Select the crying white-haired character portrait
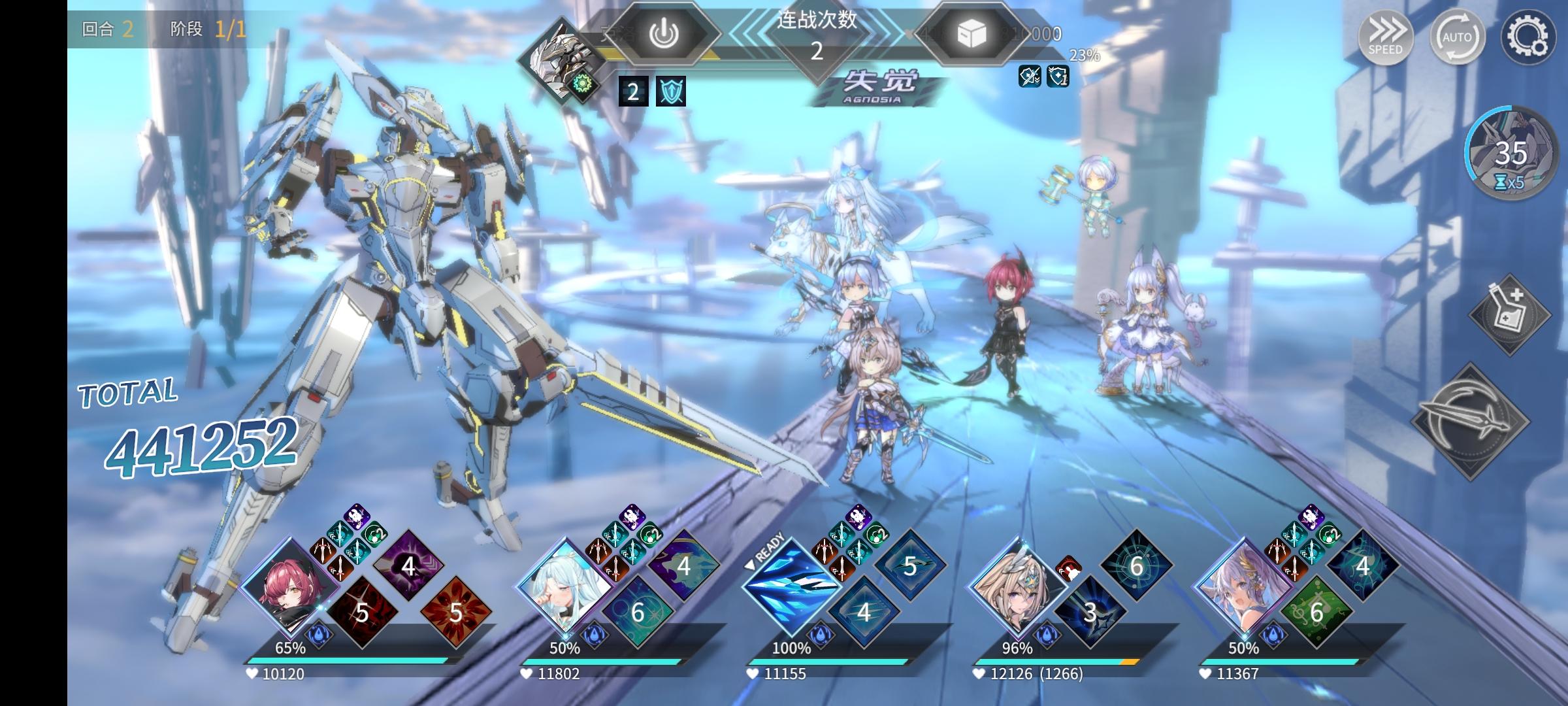 (563, 586)
